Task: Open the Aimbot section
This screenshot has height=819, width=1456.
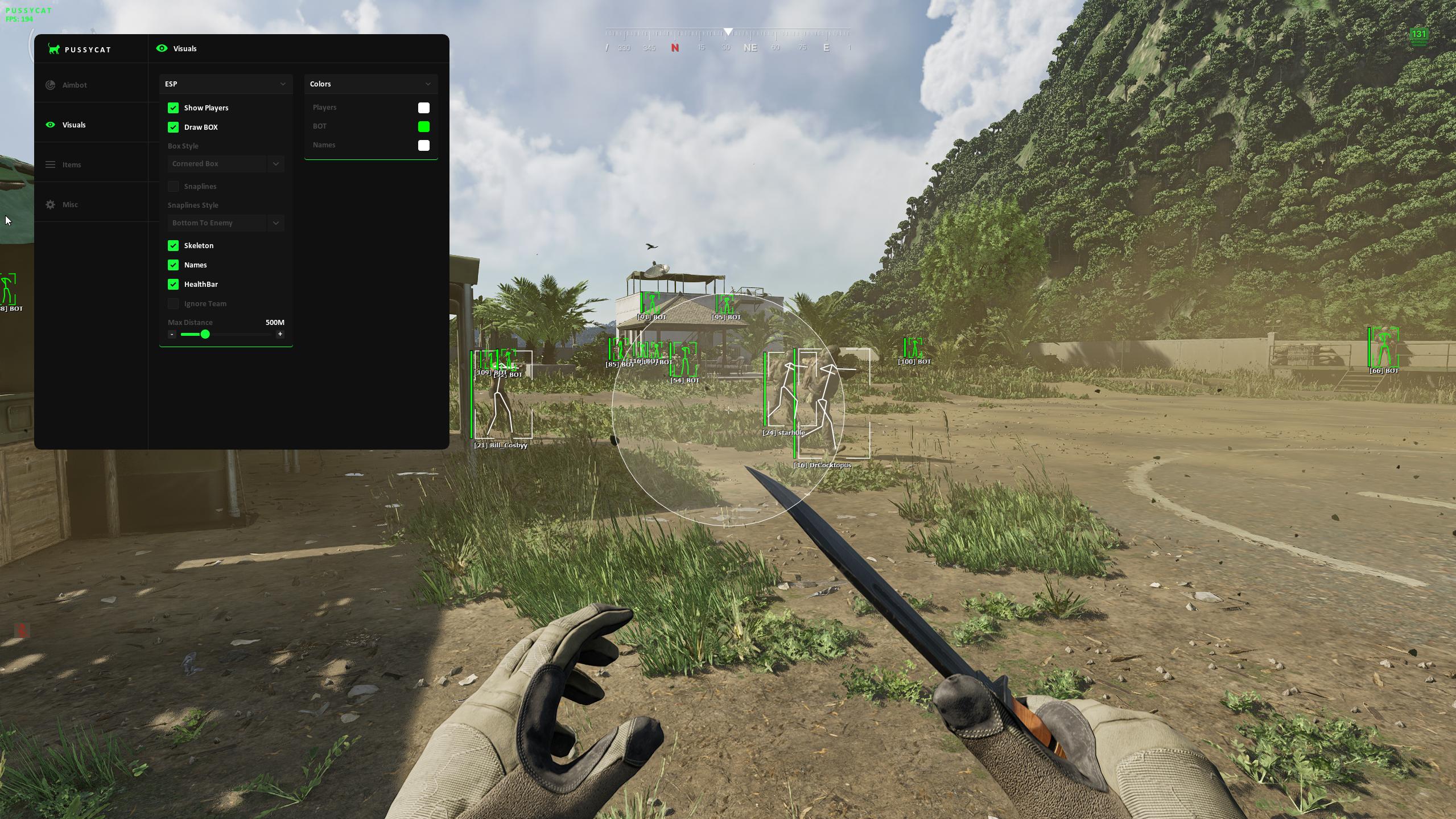Action: (74, 85)
